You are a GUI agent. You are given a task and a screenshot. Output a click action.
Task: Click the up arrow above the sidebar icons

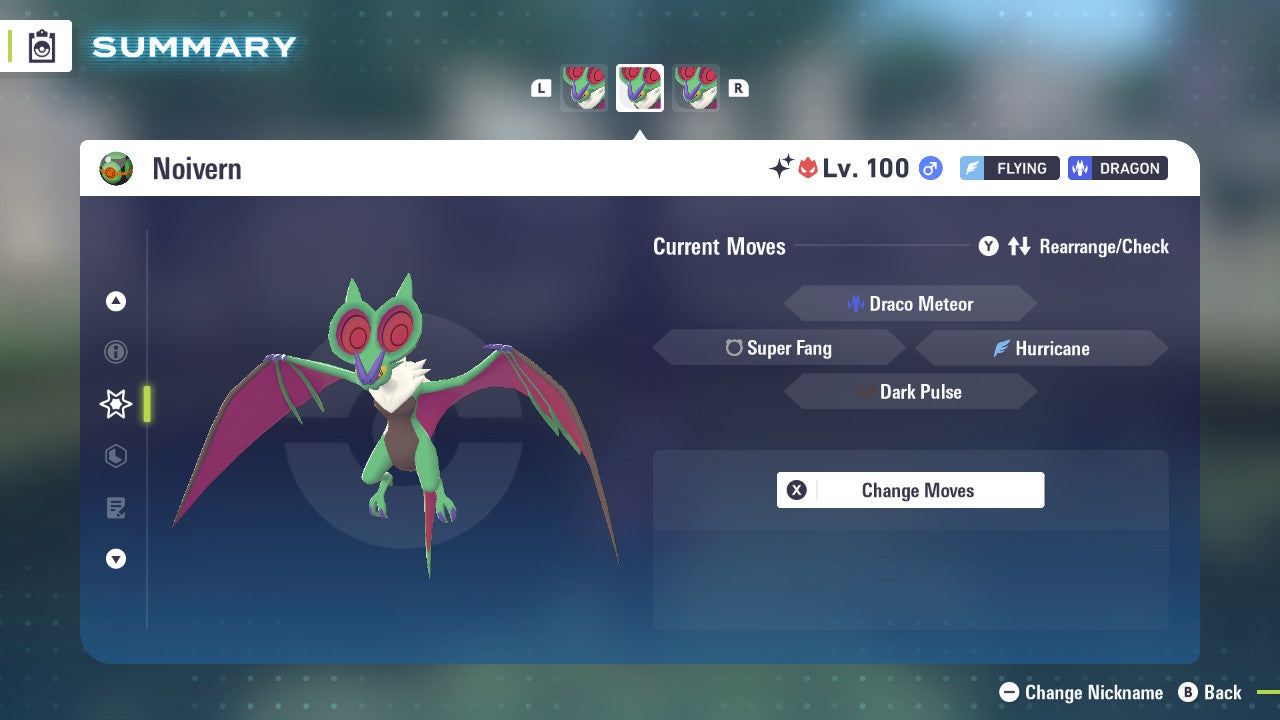(115, 300)
